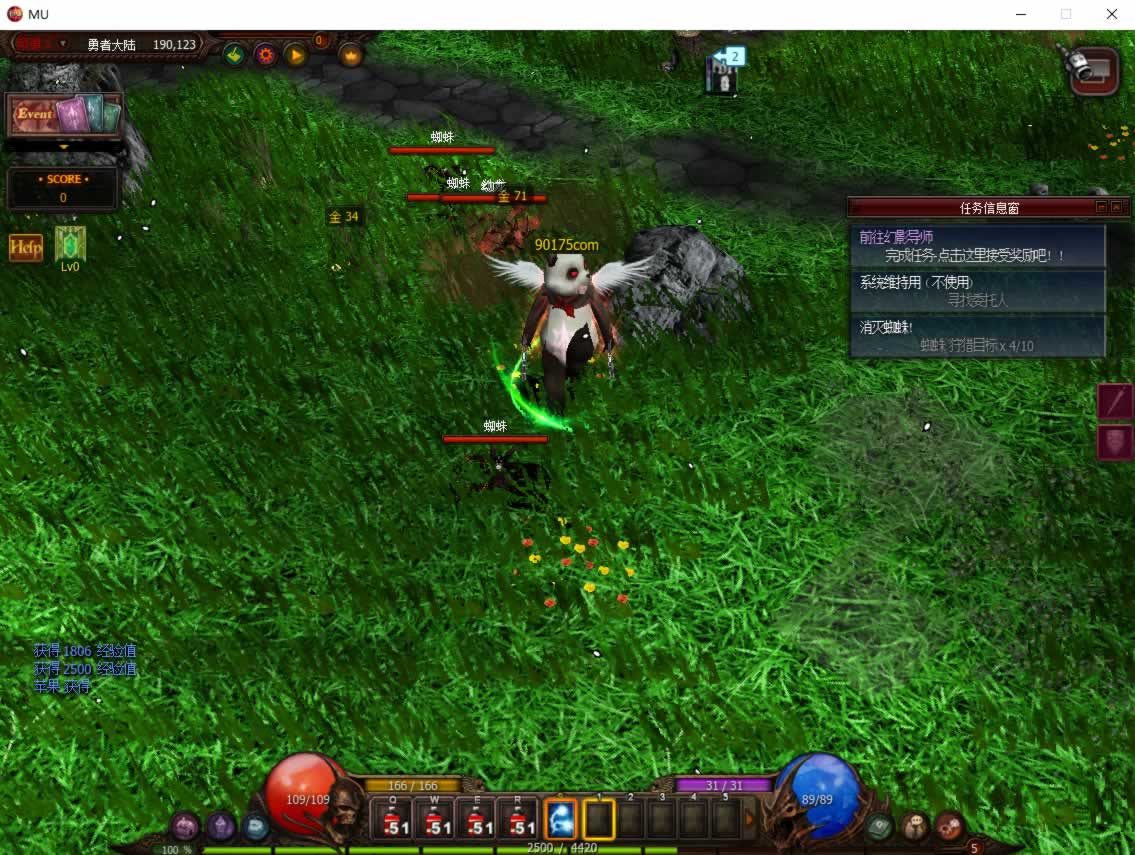Screen dimensions: 1135x855
Task: Close the 任务信息窗 quest window
Action: click(1116, 207)
